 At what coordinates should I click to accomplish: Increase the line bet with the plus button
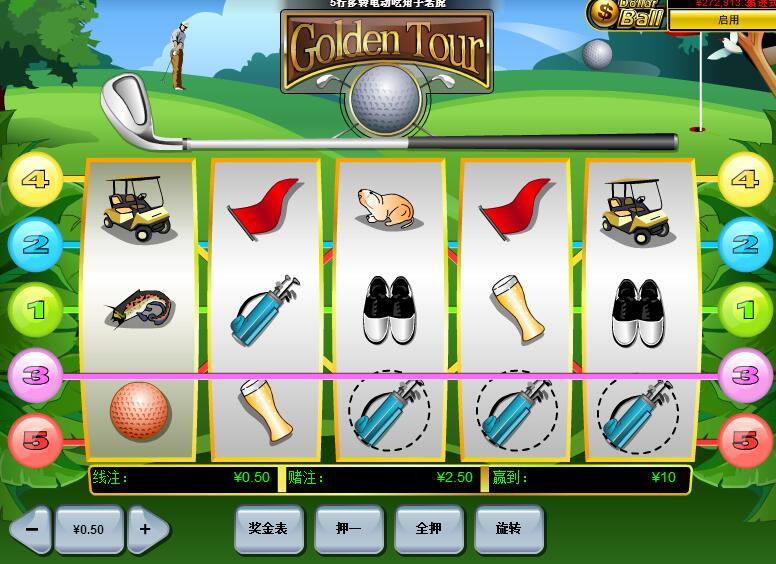click(147, 529)
